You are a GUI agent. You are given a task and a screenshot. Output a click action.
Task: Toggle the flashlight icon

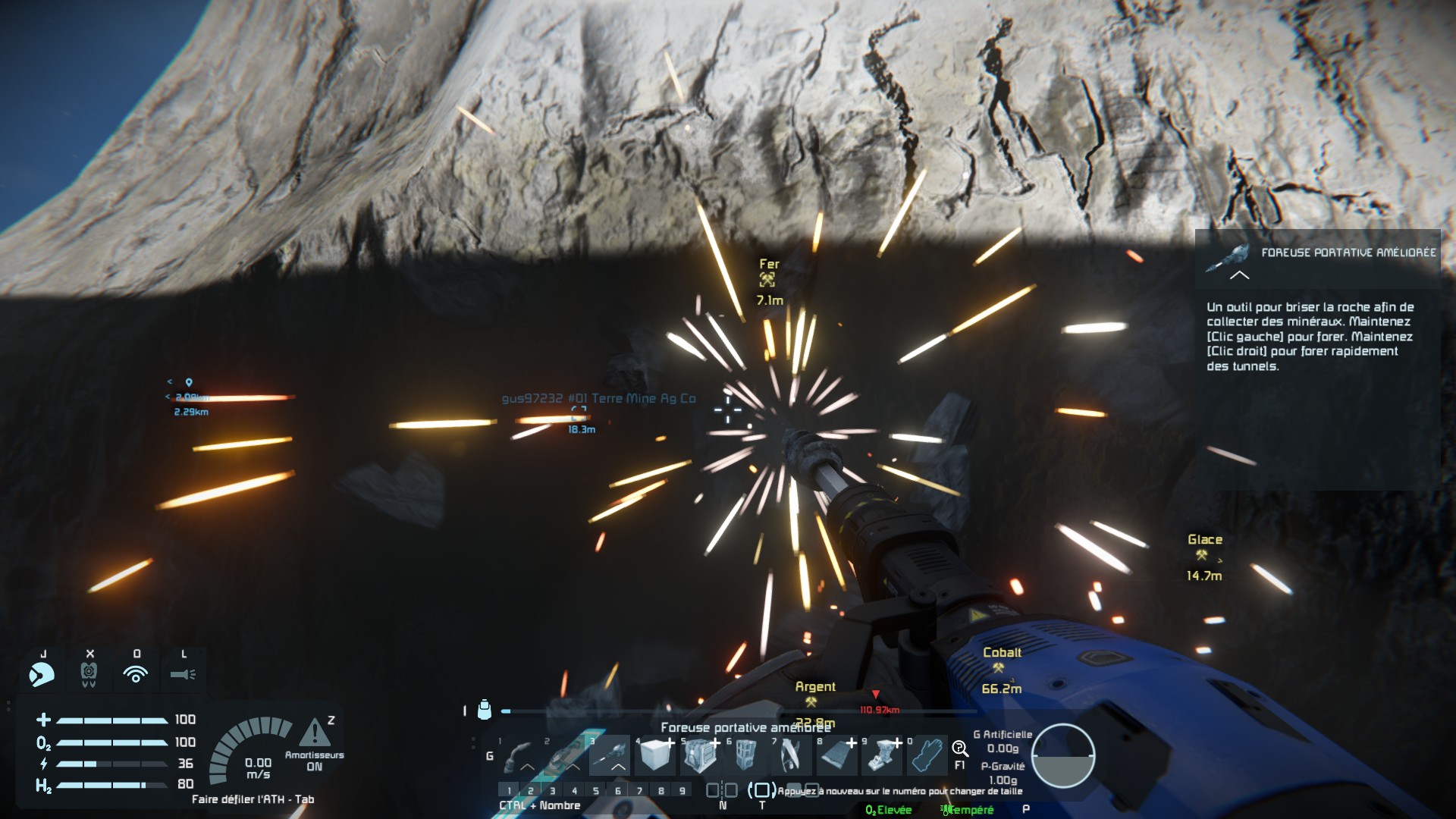[183, 673]
